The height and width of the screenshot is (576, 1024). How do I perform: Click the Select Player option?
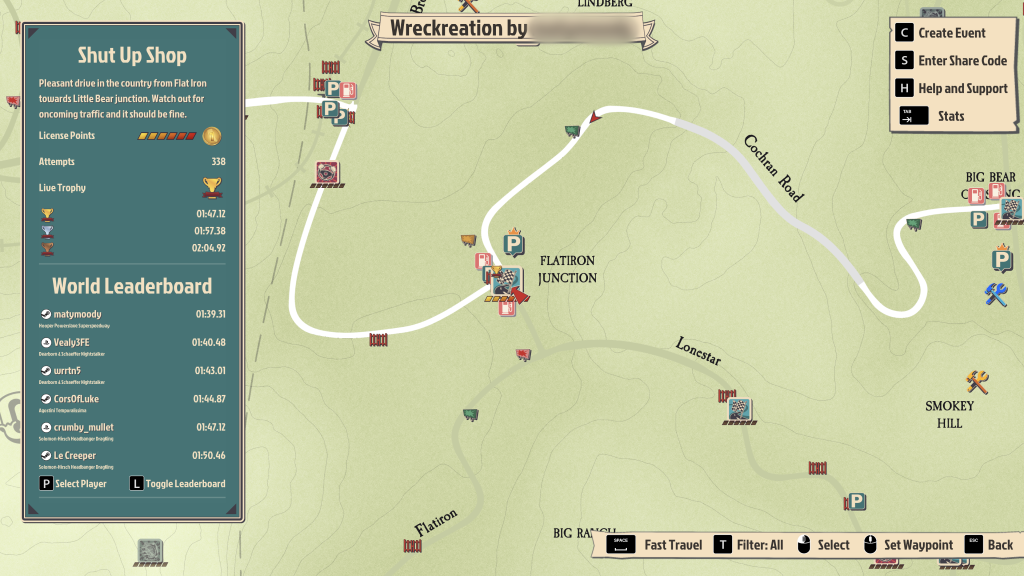click(x=73, y=484)
